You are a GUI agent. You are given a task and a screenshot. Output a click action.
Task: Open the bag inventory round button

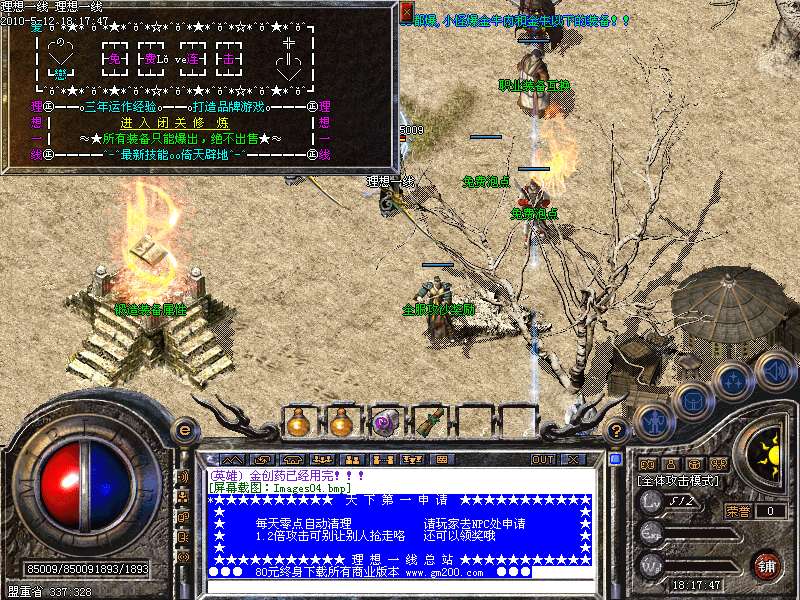pos(693,401)
